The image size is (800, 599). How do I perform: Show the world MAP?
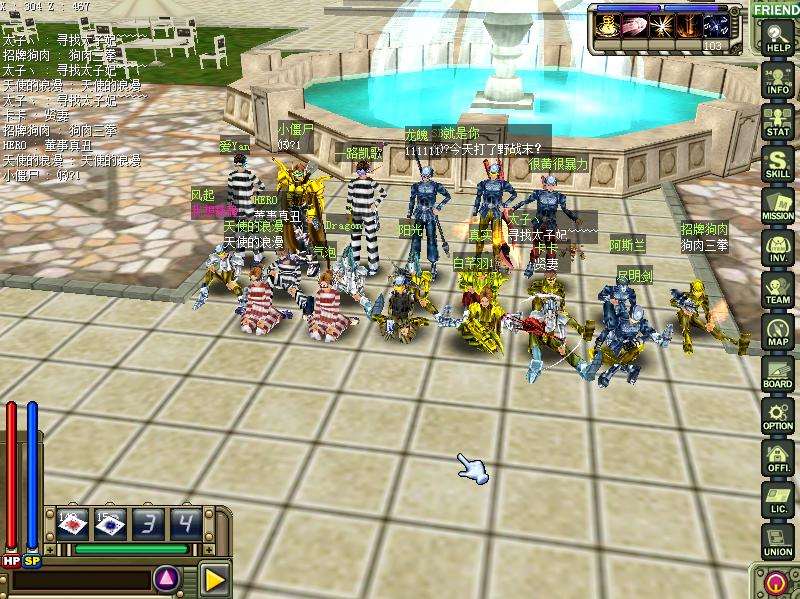[777, 331]
